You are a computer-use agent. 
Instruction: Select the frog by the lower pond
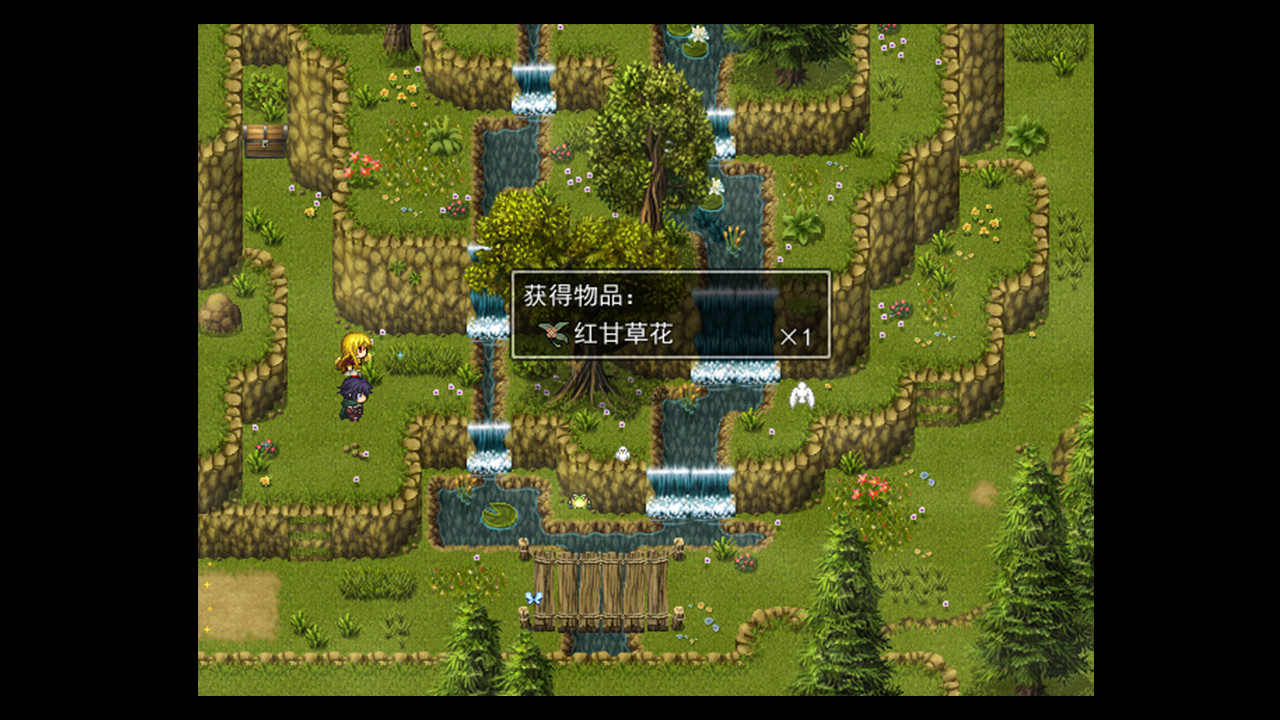578,501
